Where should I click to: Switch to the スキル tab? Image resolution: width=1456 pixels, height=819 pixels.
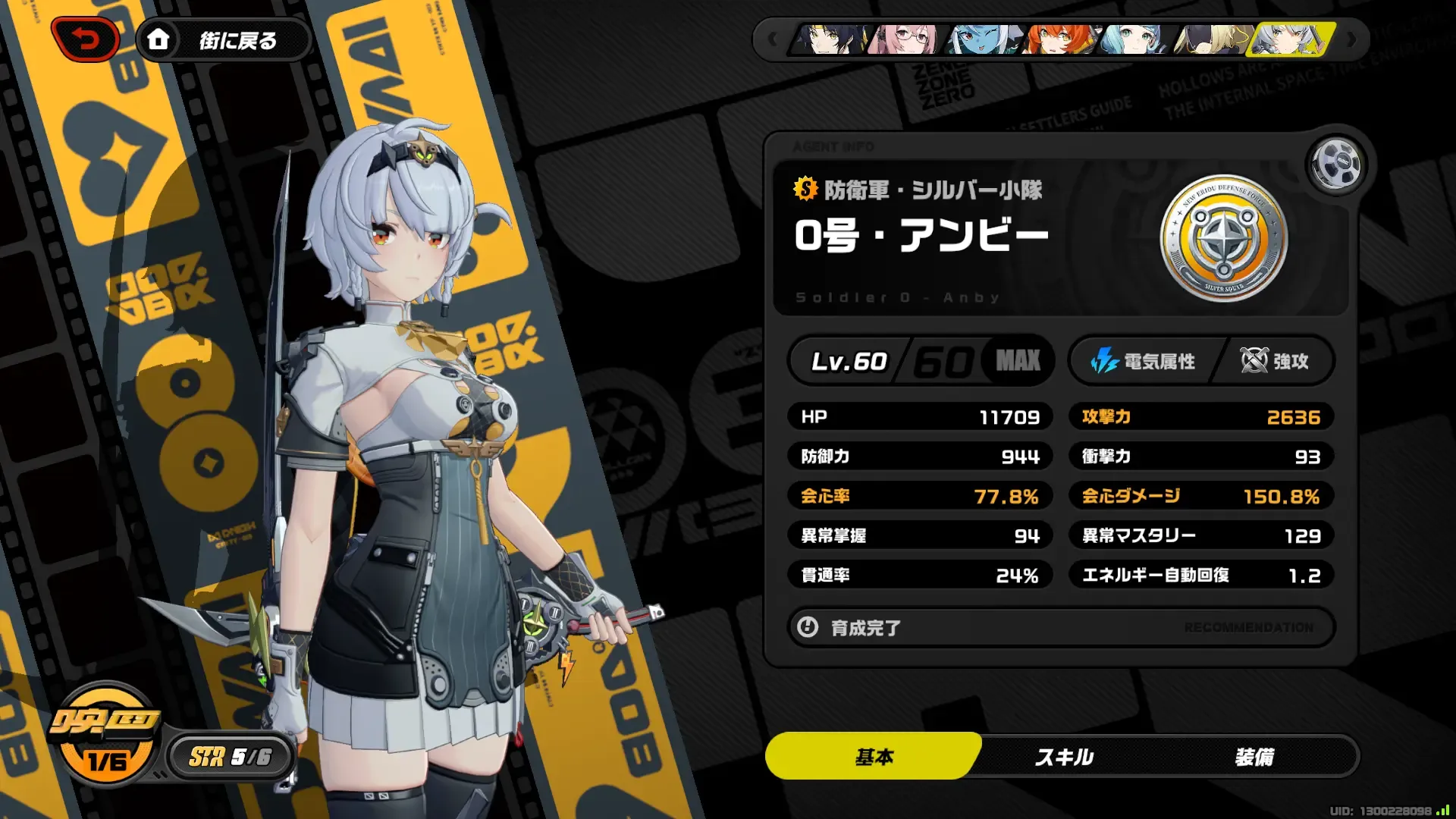pos(1063,756)
